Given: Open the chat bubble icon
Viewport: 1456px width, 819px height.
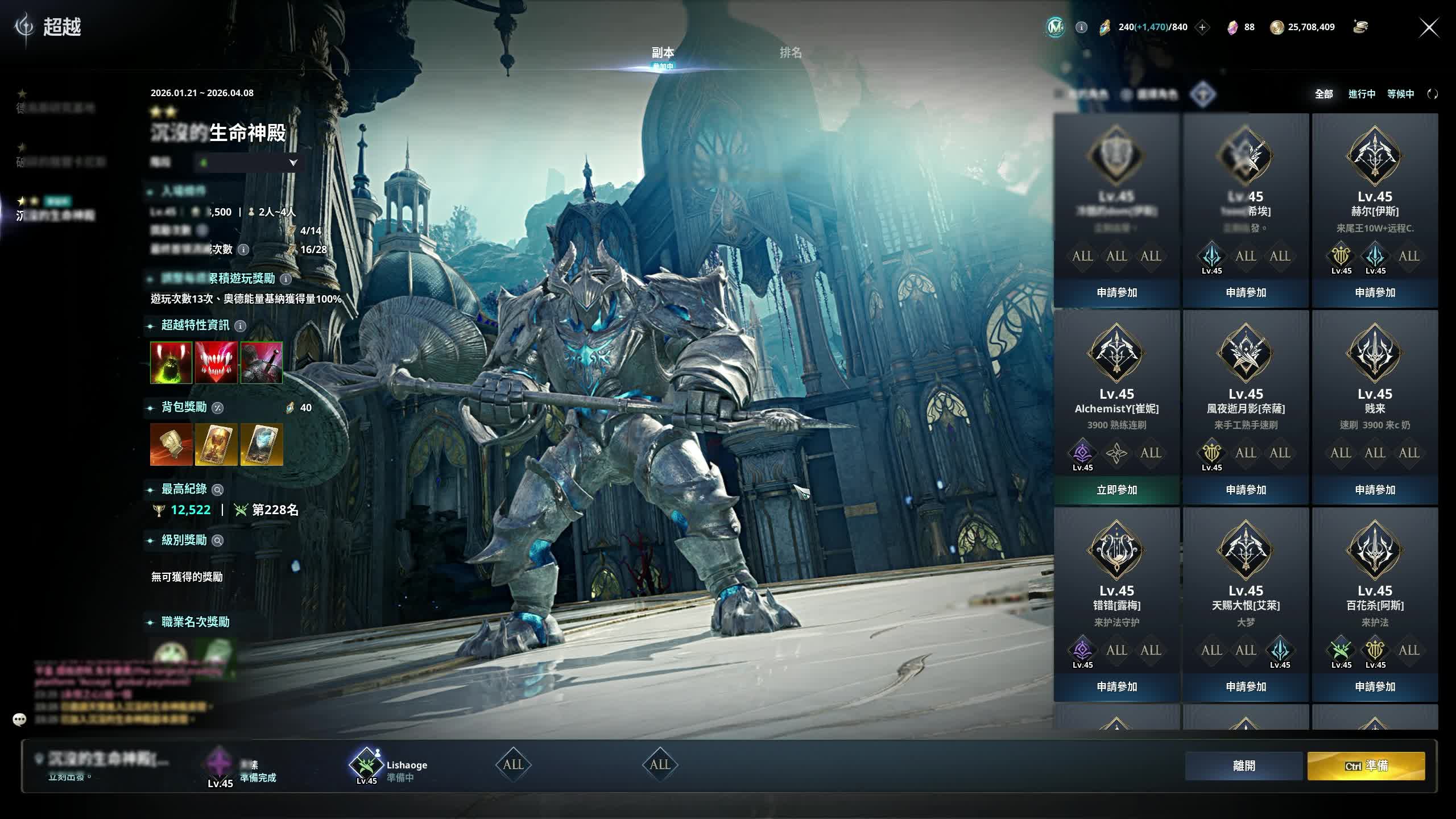Looking at the screenshot, I should click(x=19, y=719).
